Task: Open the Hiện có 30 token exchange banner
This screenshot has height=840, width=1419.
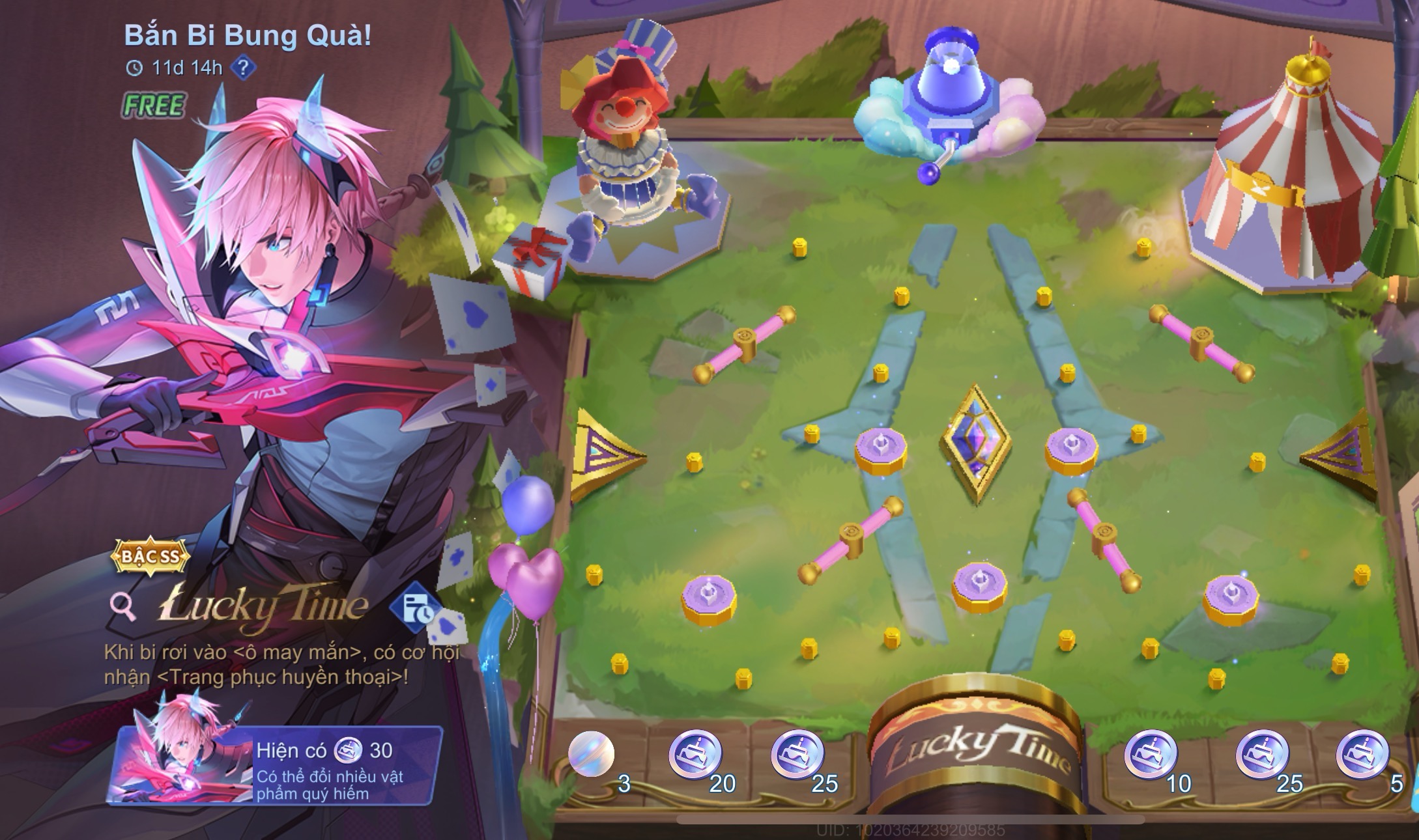Action: pos(275,765)
